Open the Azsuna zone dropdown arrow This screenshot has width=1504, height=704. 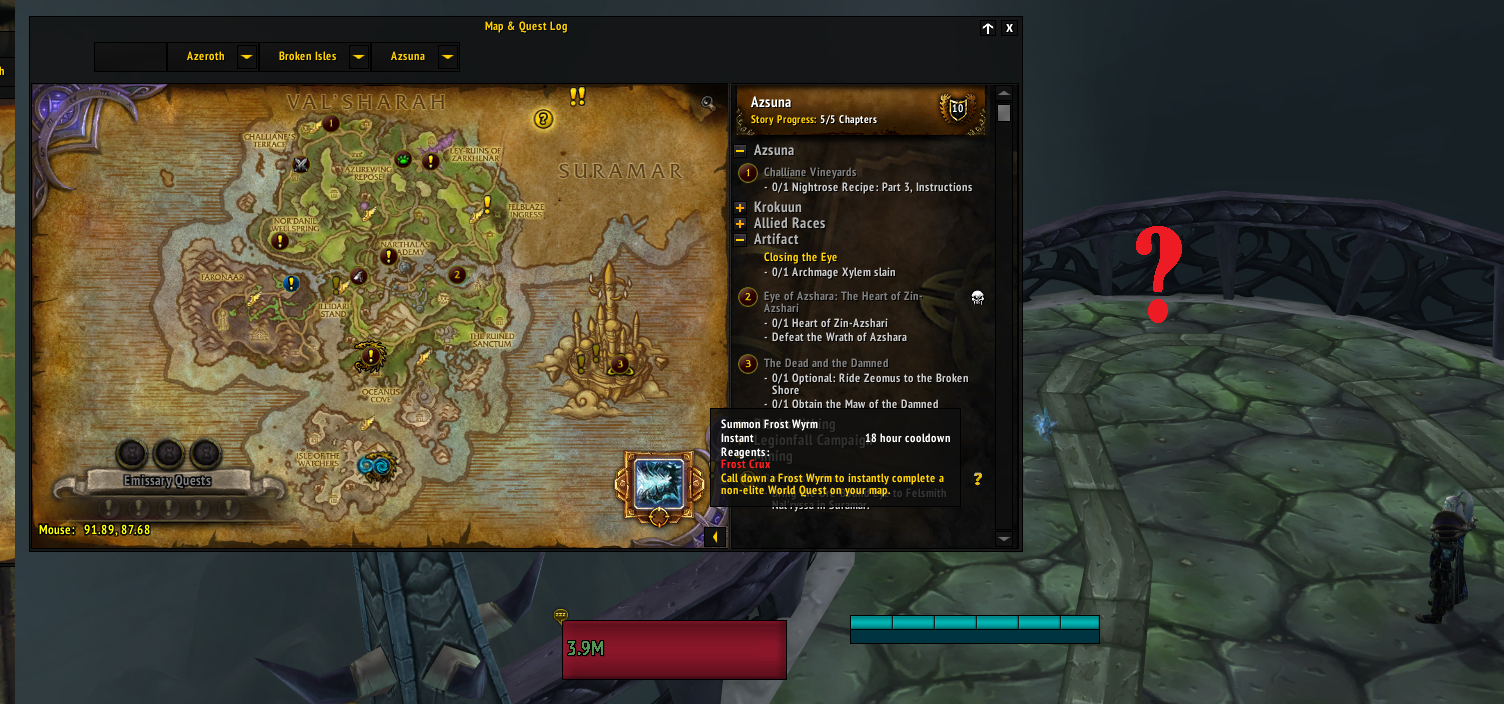tap(447, 57)
